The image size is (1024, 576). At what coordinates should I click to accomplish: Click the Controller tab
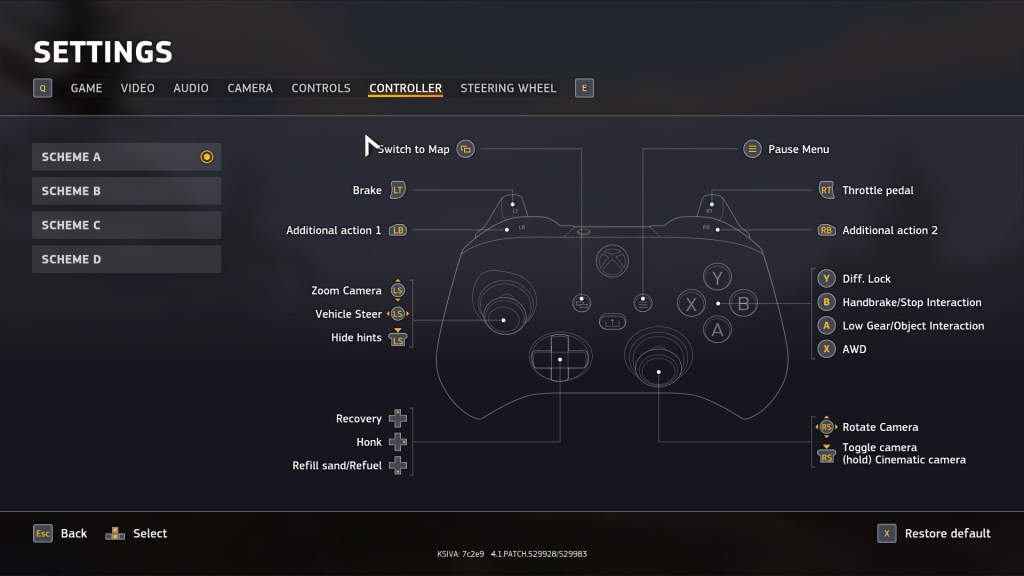click(x=405, y=88)
